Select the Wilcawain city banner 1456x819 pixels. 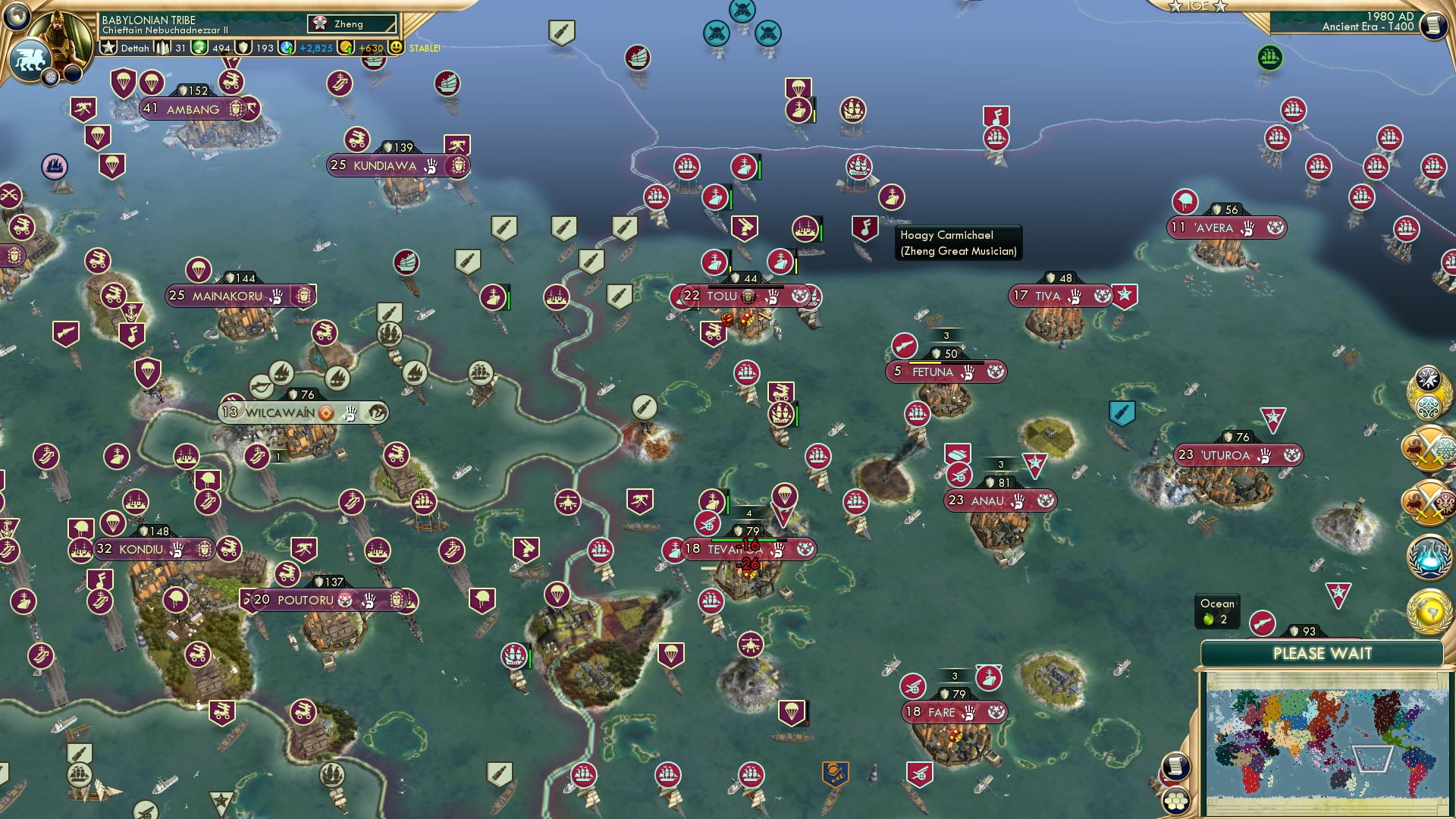pyautogui.click(x=279, y=413)
